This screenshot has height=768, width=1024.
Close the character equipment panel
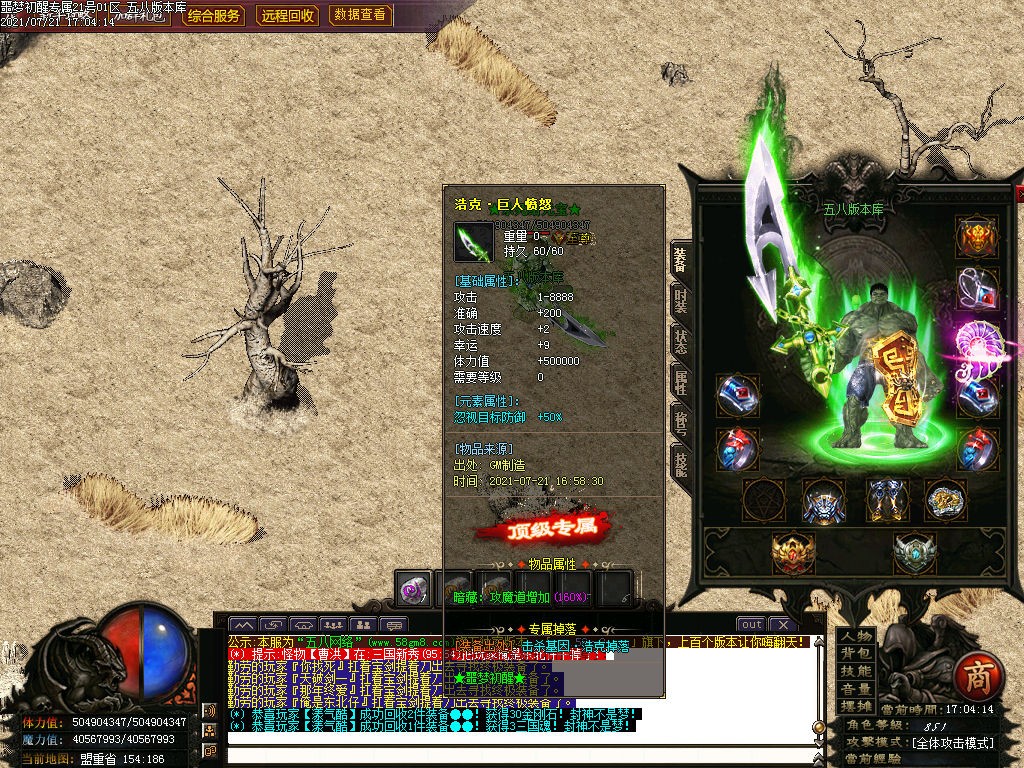click(x=1019, y=193)
